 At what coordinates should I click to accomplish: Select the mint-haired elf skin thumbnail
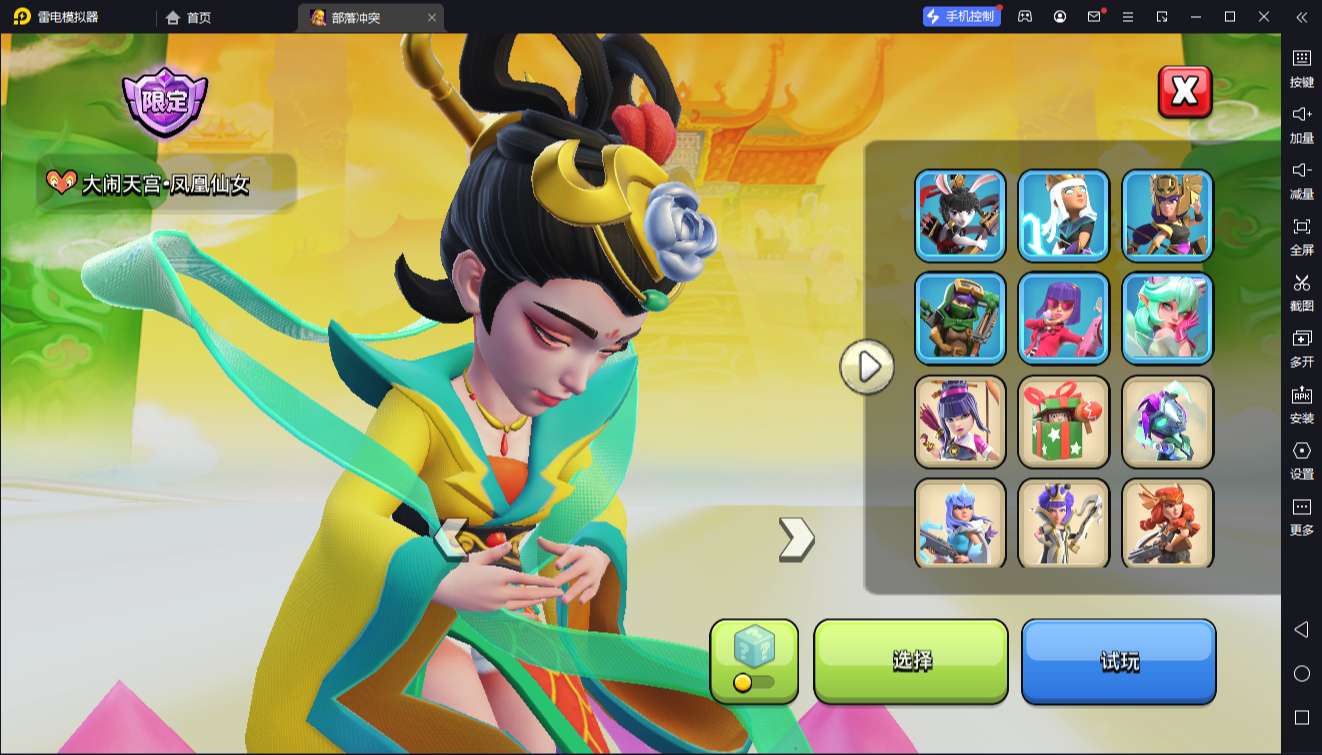tap(1167, 318)
